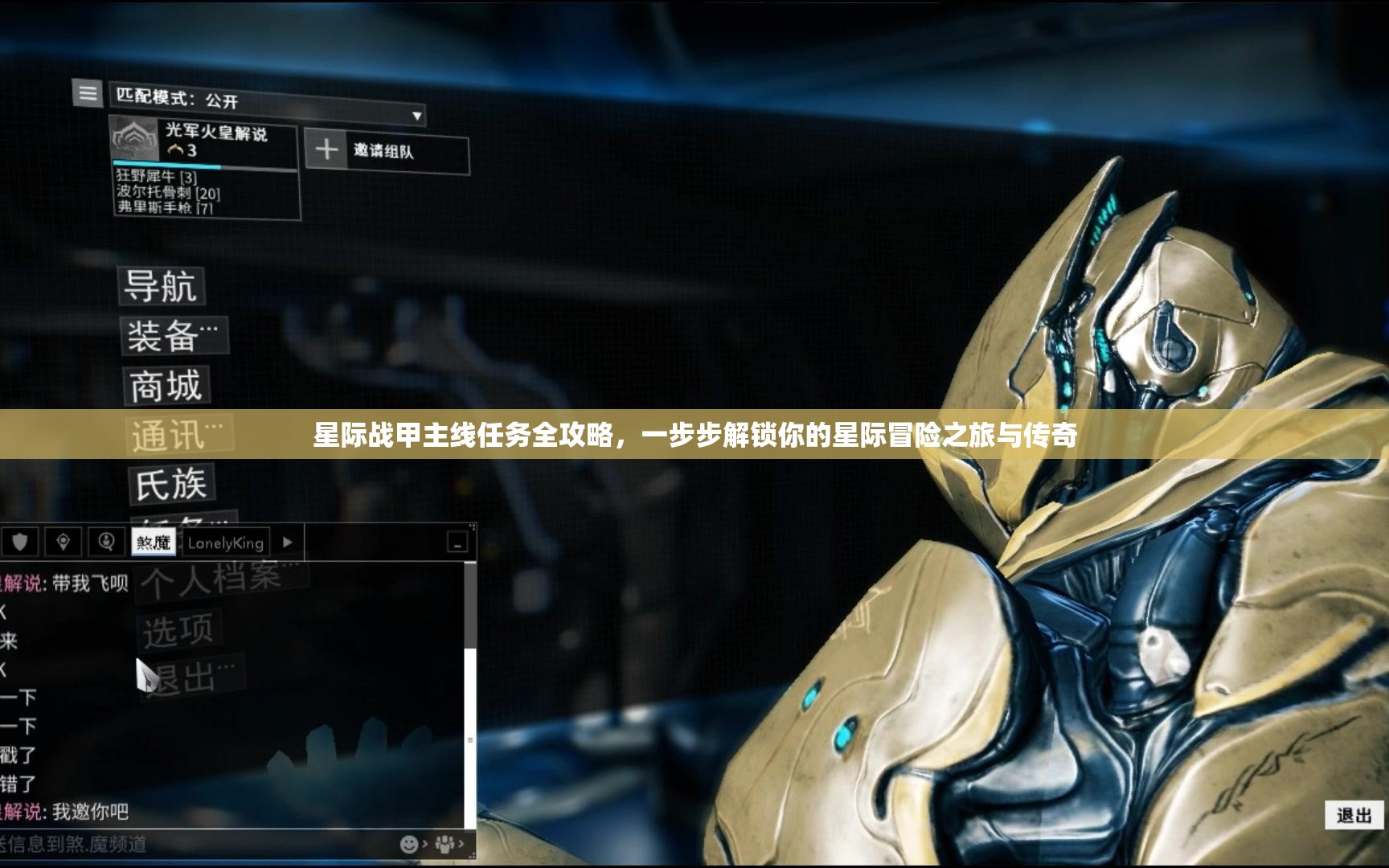Open the 装备 equipment menu
Image resolution: width=1389 pixels, height=868 pixels.
pos(172,336)
